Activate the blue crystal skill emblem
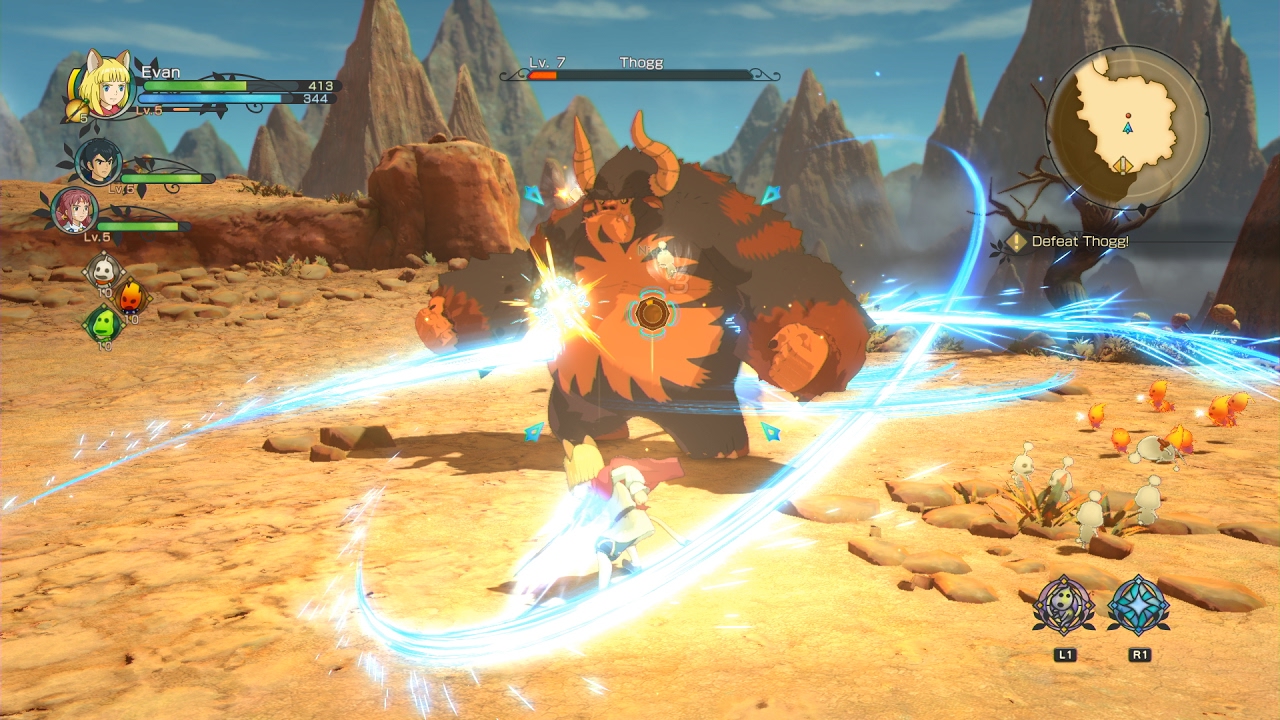1280x720 pixels. (x=1138, y=605)
